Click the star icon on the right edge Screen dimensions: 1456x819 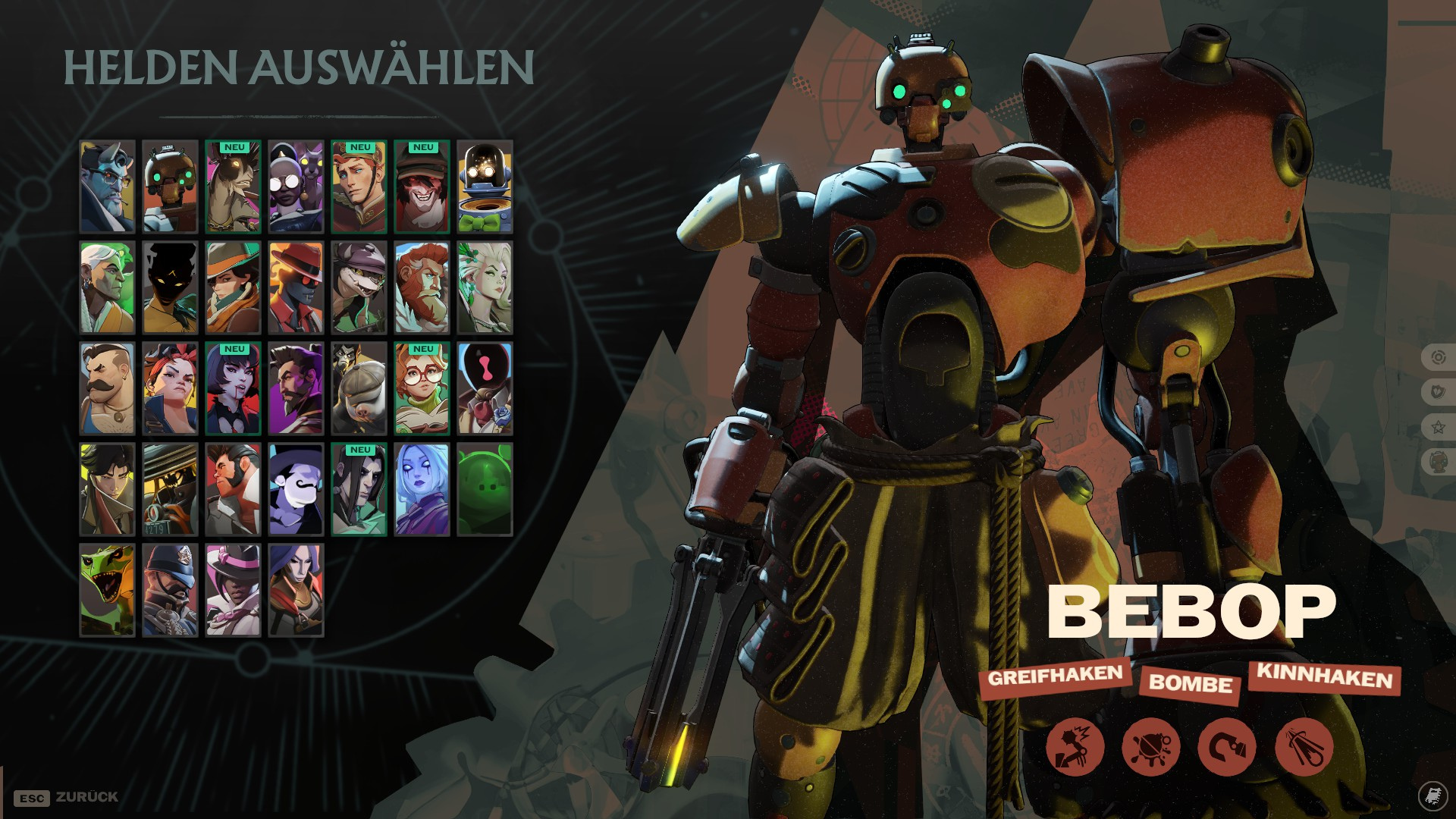click(x=1438, y=427)
